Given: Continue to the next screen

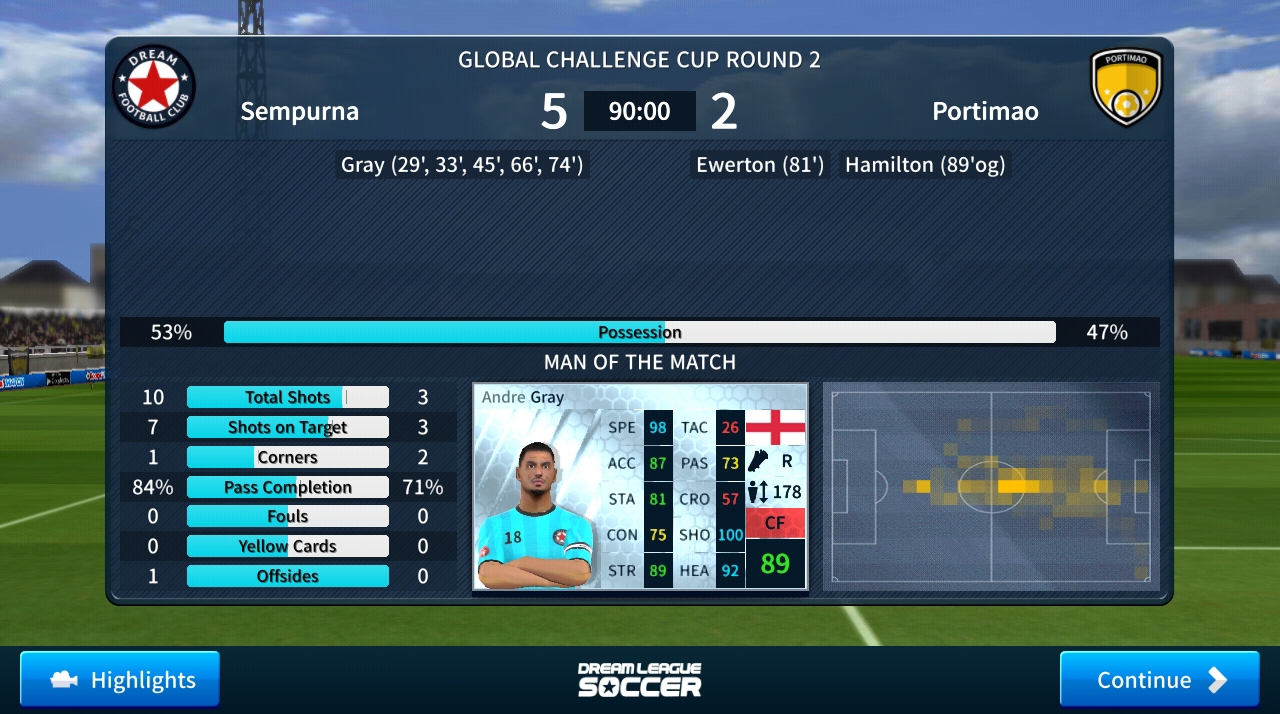Looking at the screenshot, I should (x=1159, y=680).
